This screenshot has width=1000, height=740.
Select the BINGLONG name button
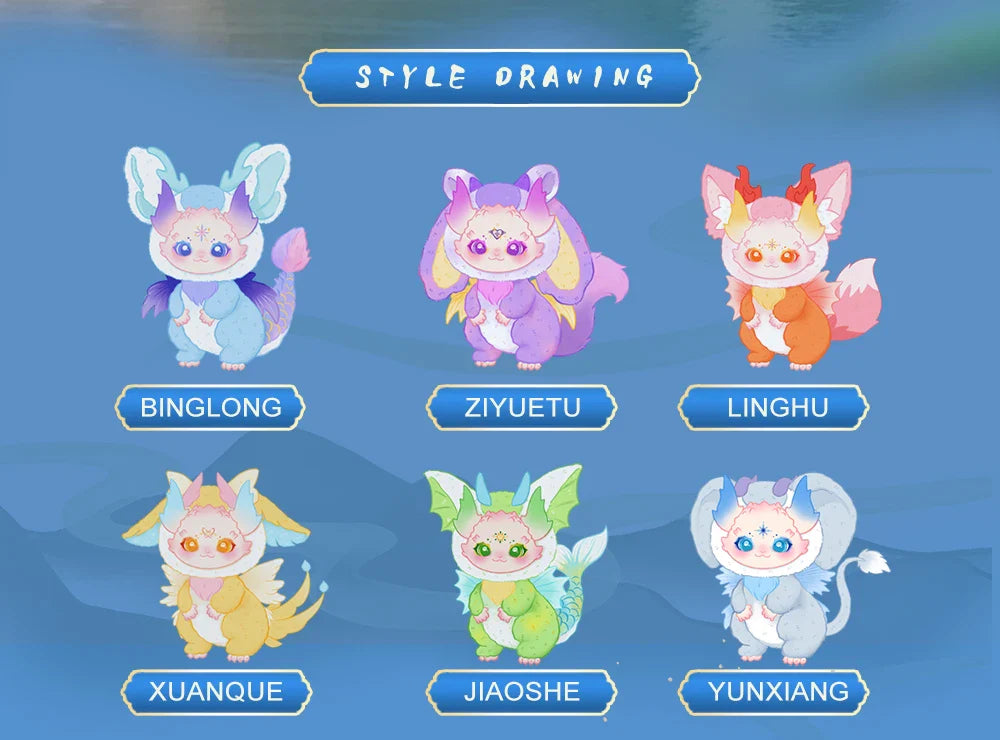coord(210,407)
